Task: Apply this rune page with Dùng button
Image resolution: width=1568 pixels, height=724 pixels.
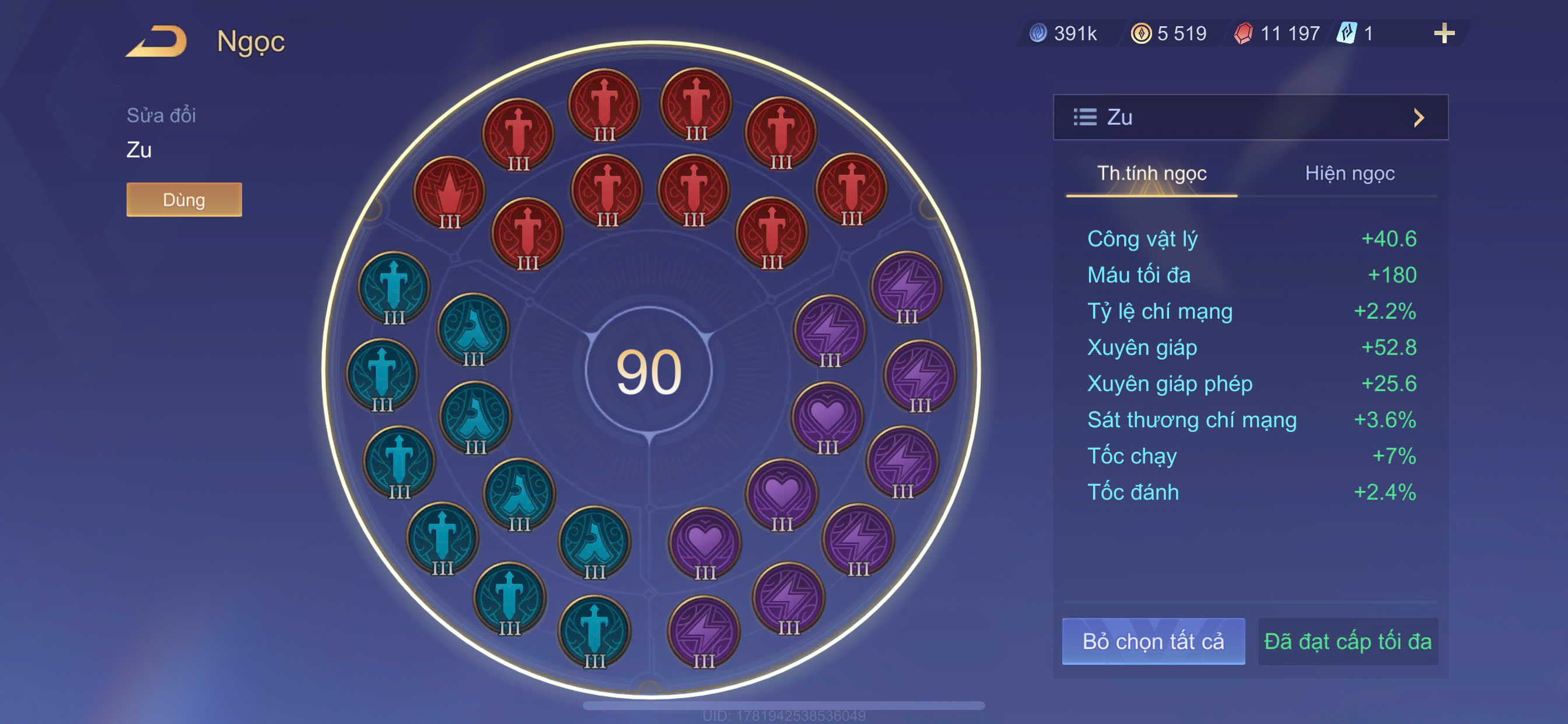Action: [x=184, y=199]
